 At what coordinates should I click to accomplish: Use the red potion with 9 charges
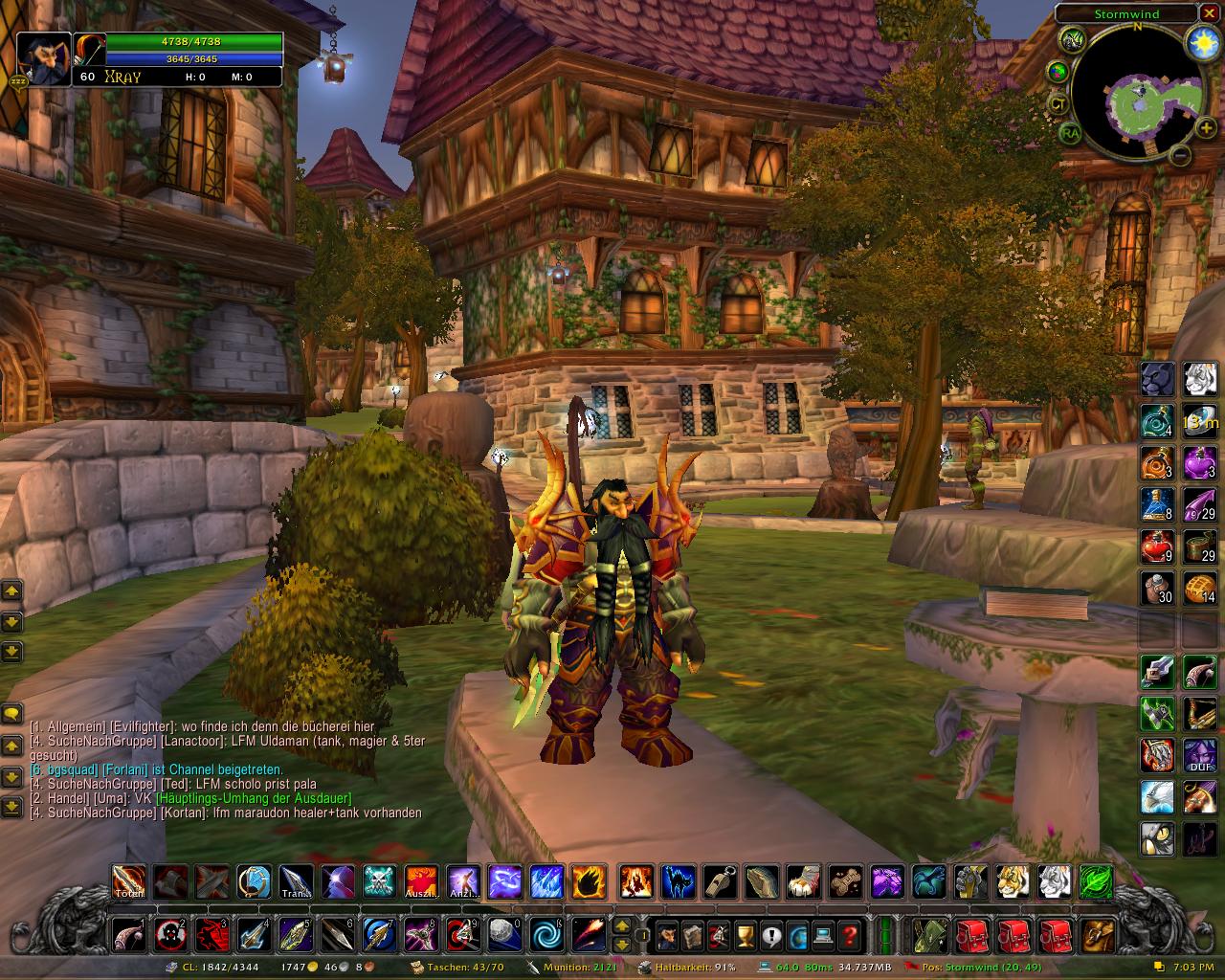click(1157, 547)
